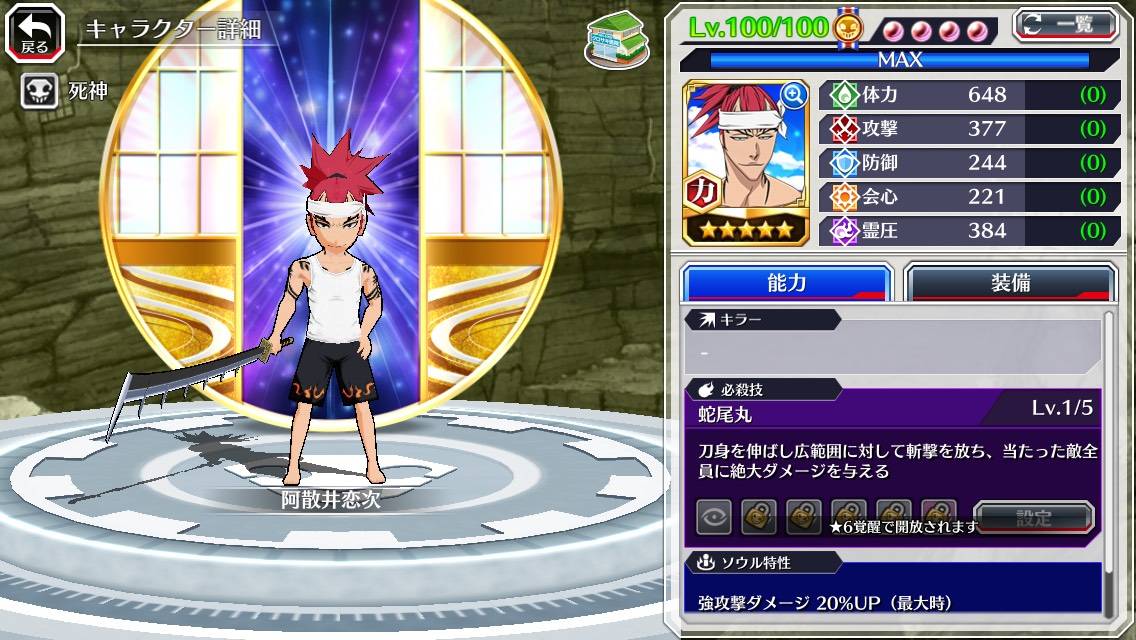Switch to the 装備 equipment tab
This screenshot has width=1136, height=640.
[1010, 282]
